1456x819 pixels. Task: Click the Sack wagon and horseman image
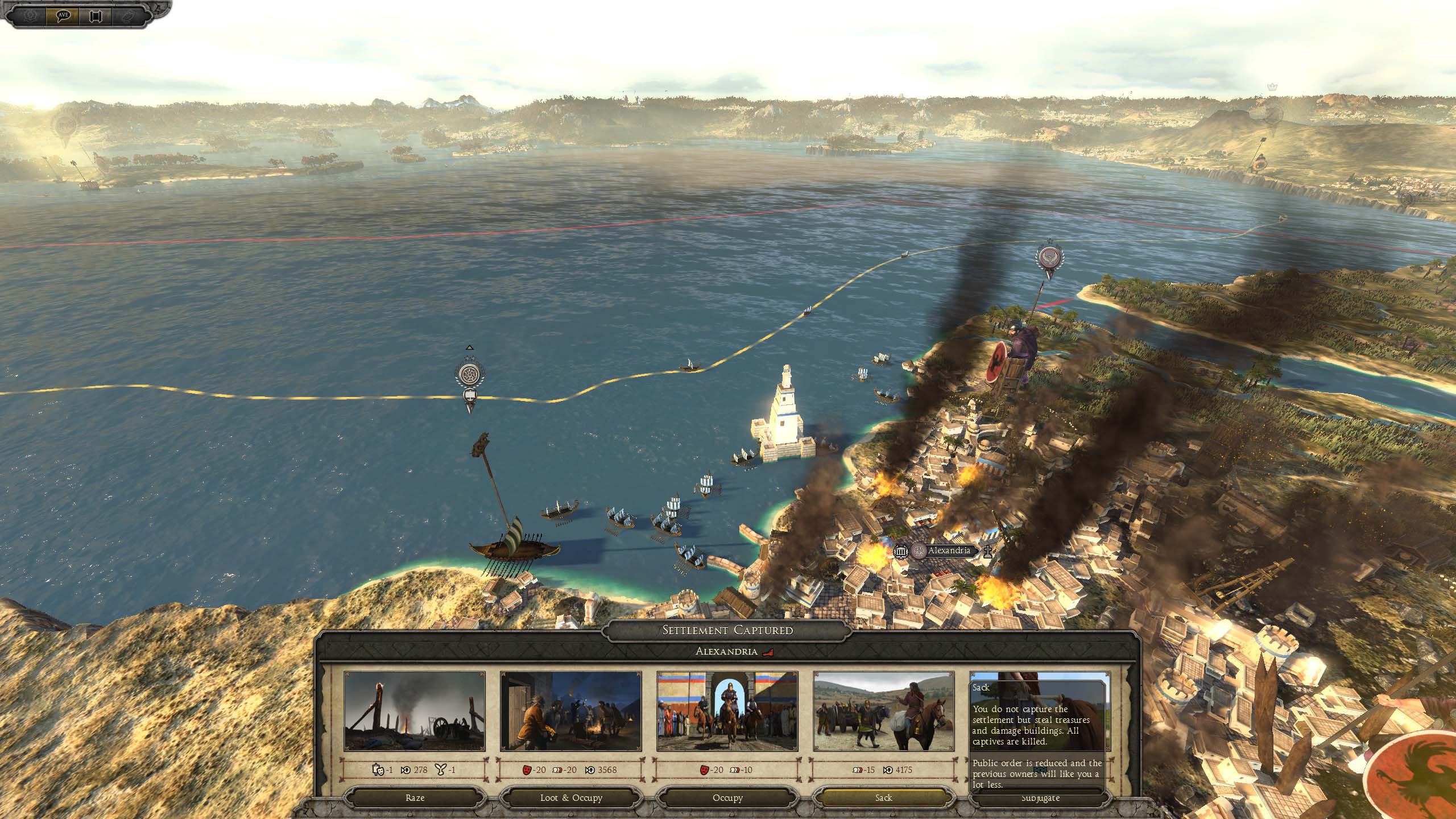point(884,712)
